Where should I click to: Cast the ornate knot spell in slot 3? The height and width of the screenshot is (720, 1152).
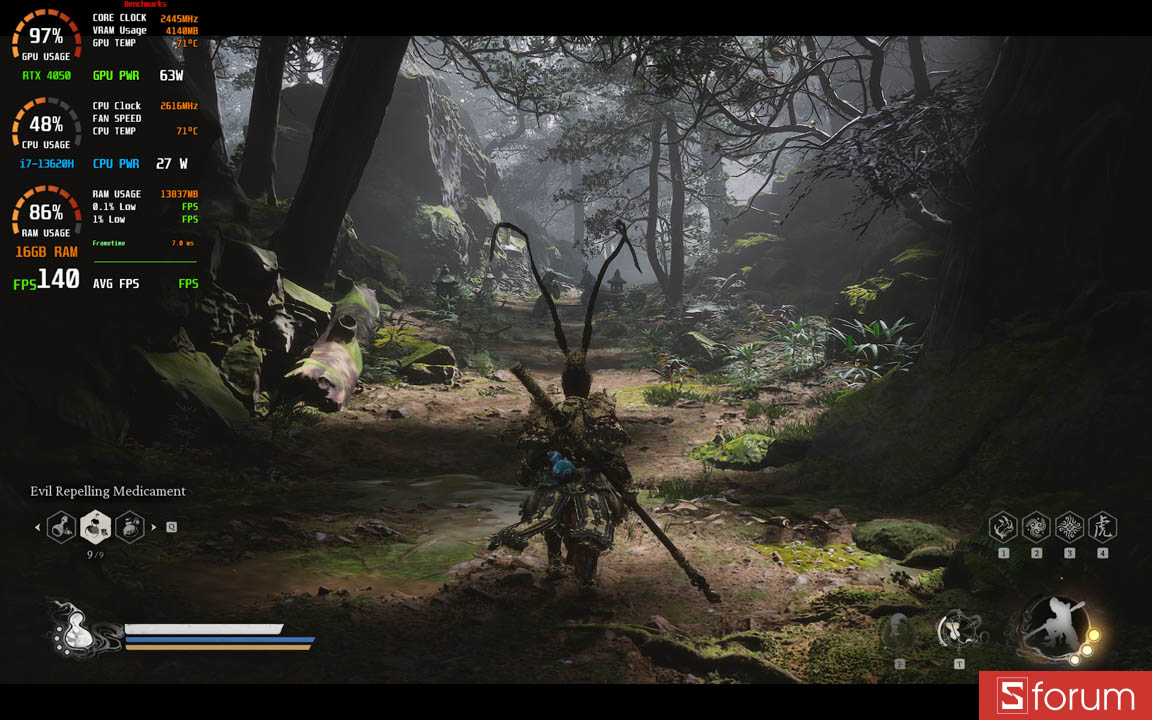[1069, 527]
